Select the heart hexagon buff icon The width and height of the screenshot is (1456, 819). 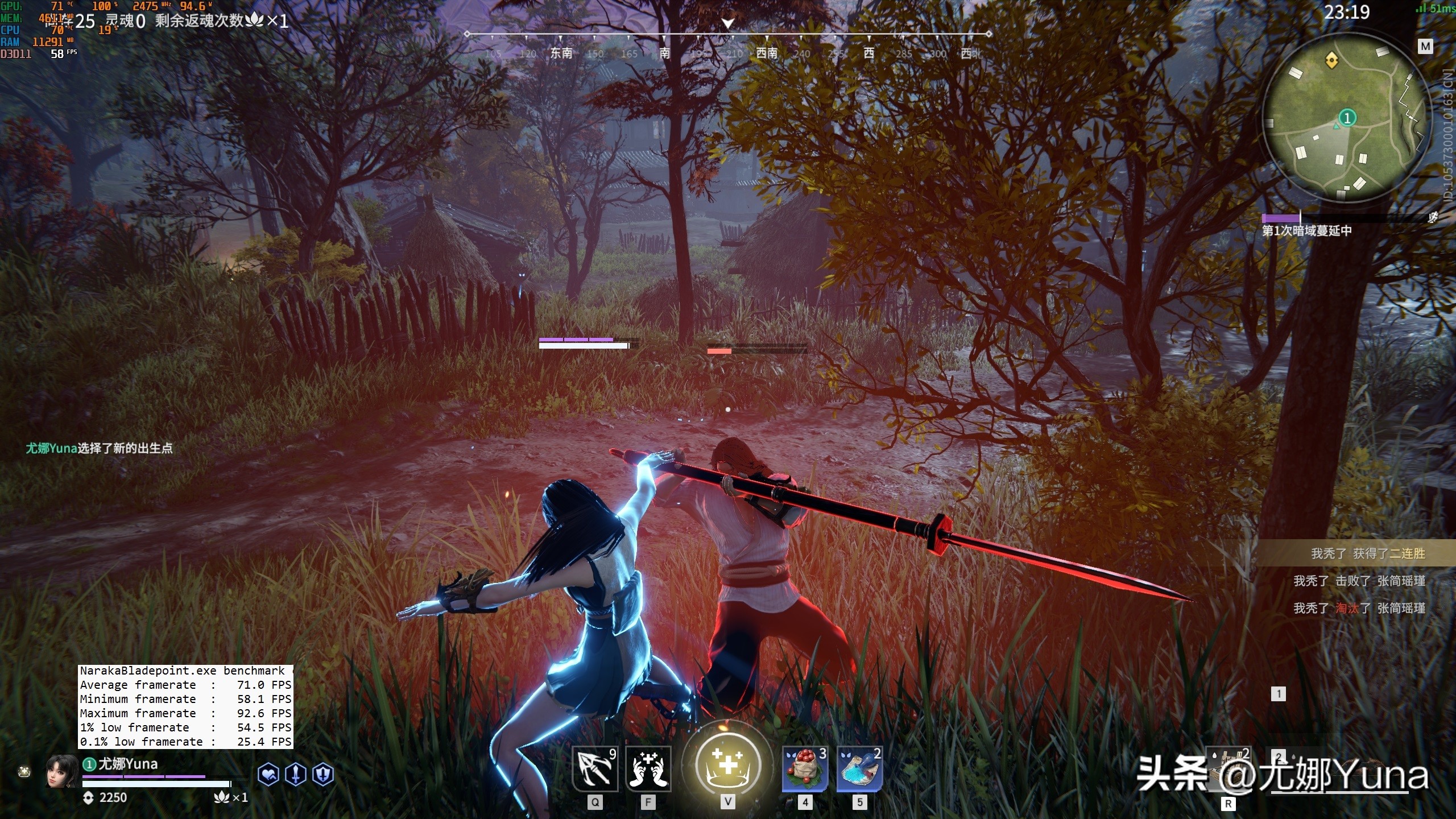click(x=268, y=775)
